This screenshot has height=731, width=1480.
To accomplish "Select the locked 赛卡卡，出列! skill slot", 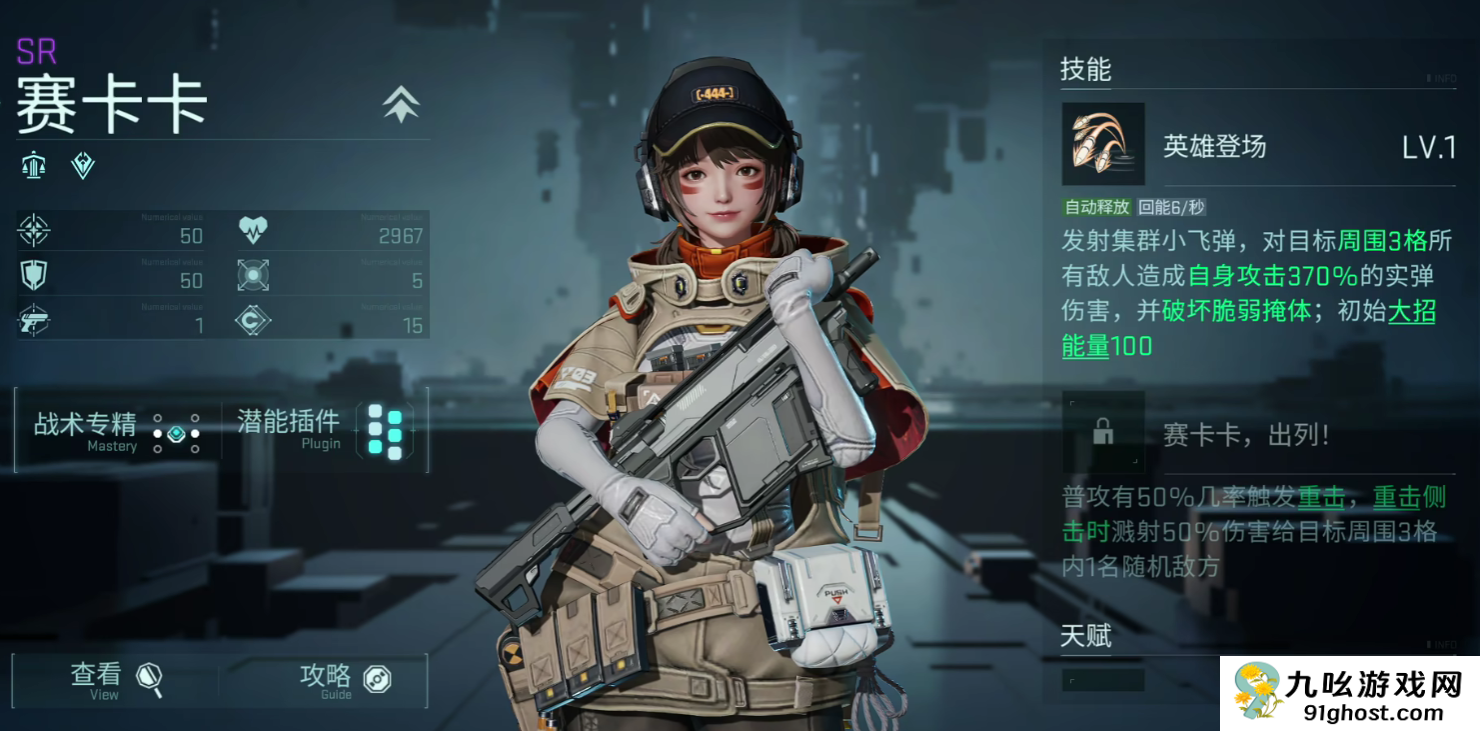I will [1103, 432].
